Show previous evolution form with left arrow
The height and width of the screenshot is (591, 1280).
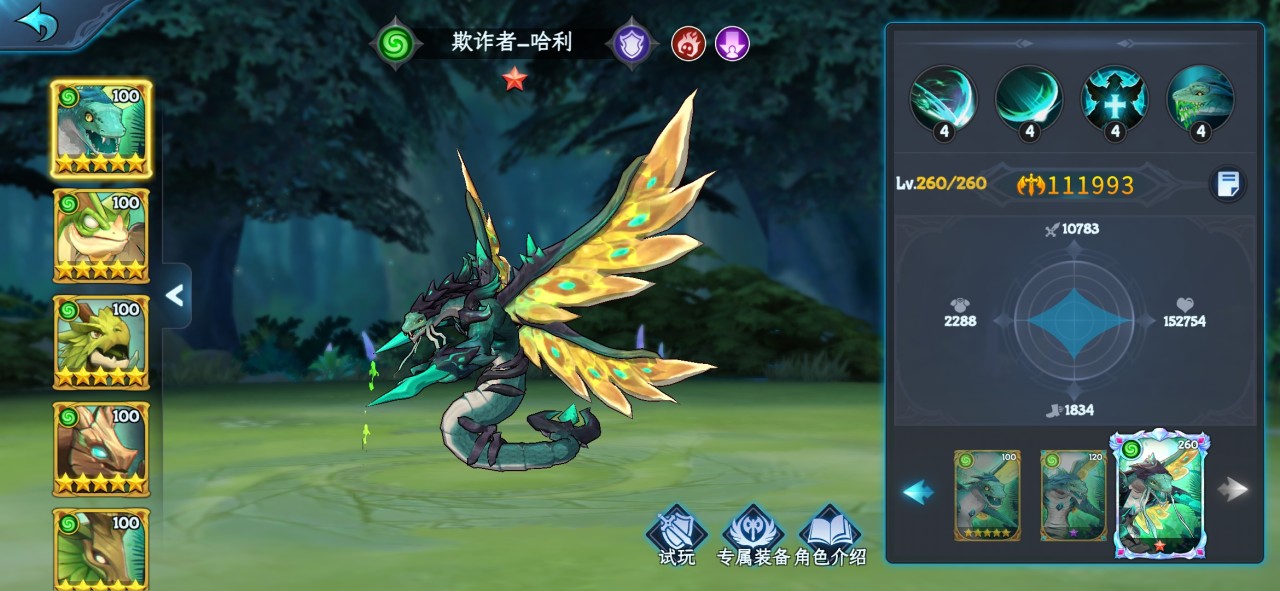point(918,491)
